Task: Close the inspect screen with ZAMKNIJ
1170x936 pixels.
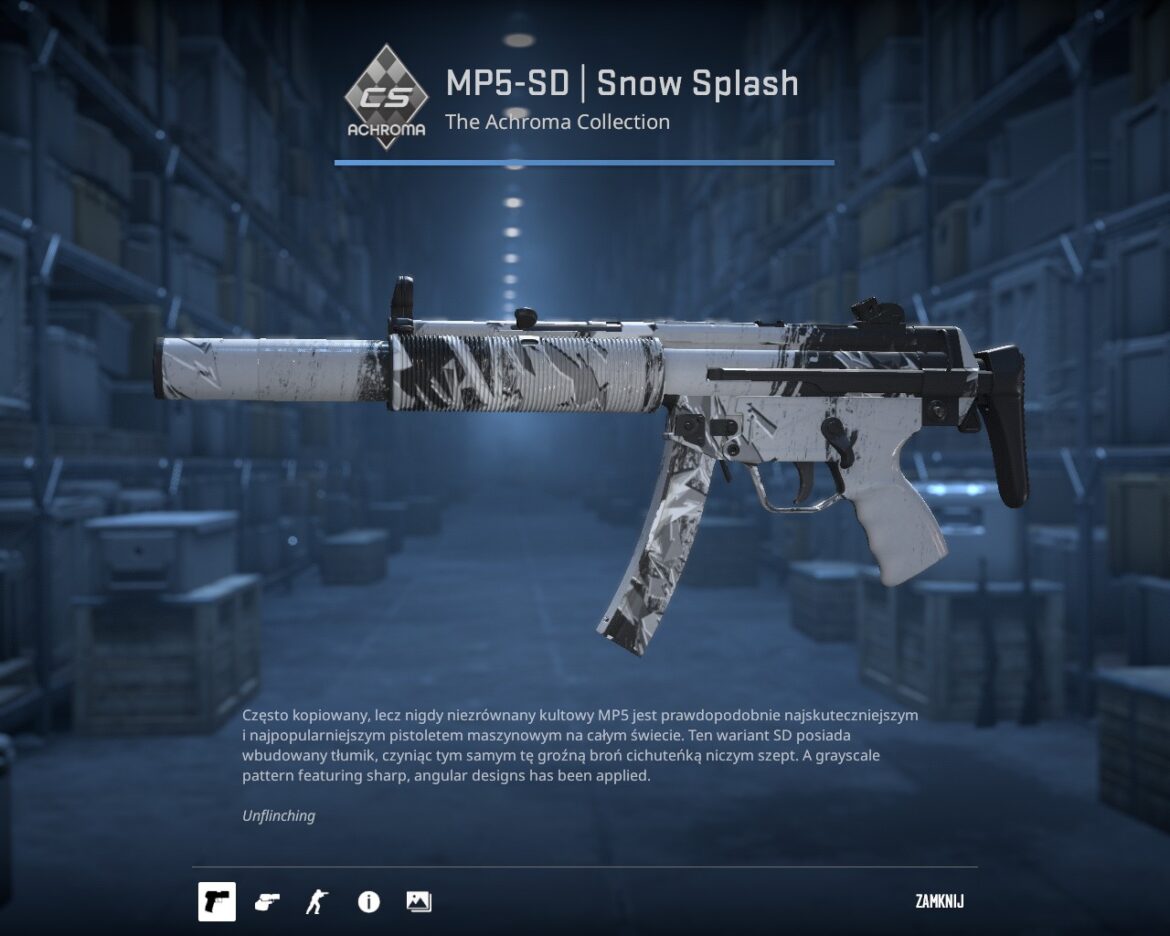Action: [x=939, y=902]
